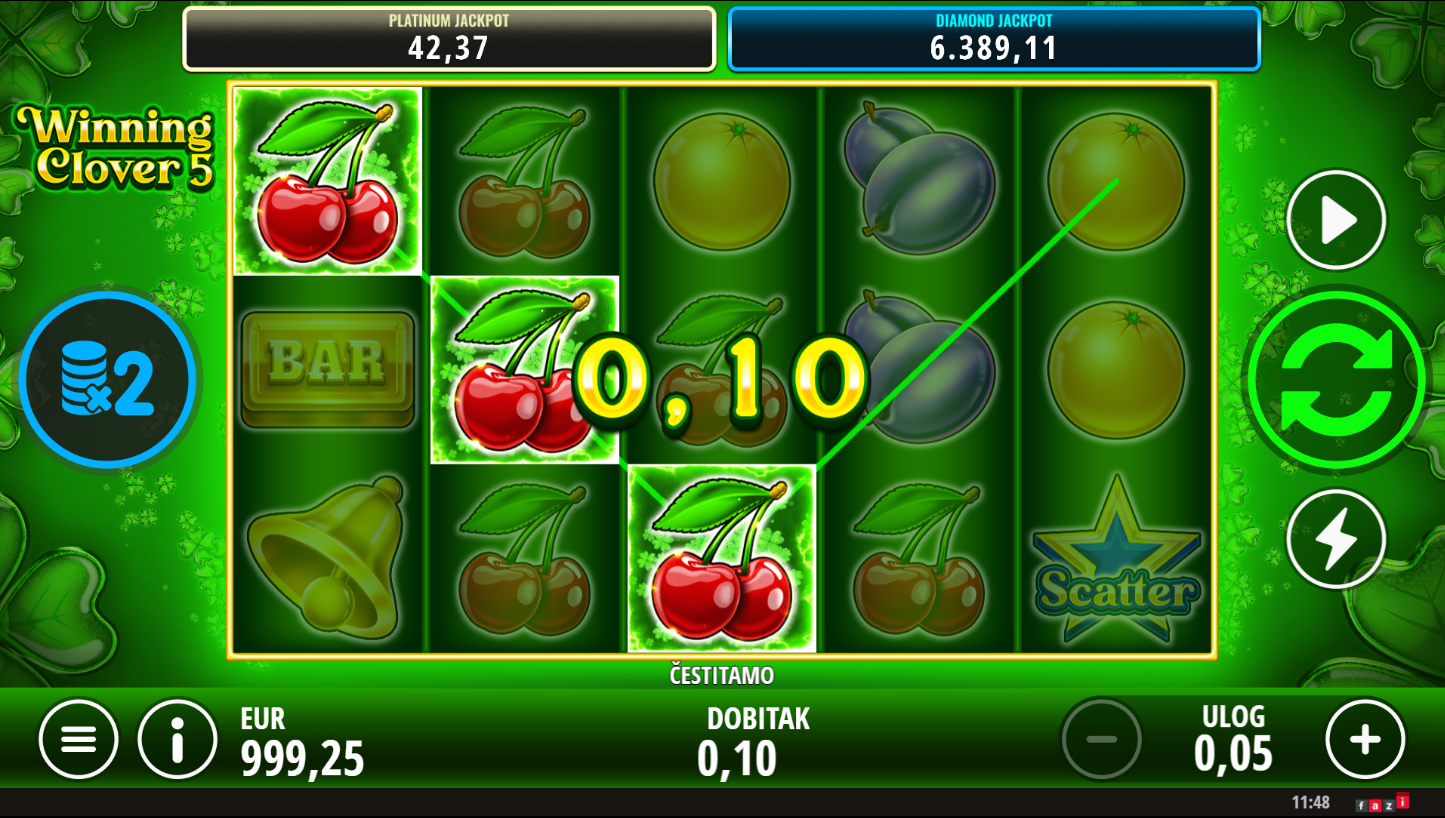Select the Platinum Jackpot panel
1445x818 pixels.
[449, 39]
